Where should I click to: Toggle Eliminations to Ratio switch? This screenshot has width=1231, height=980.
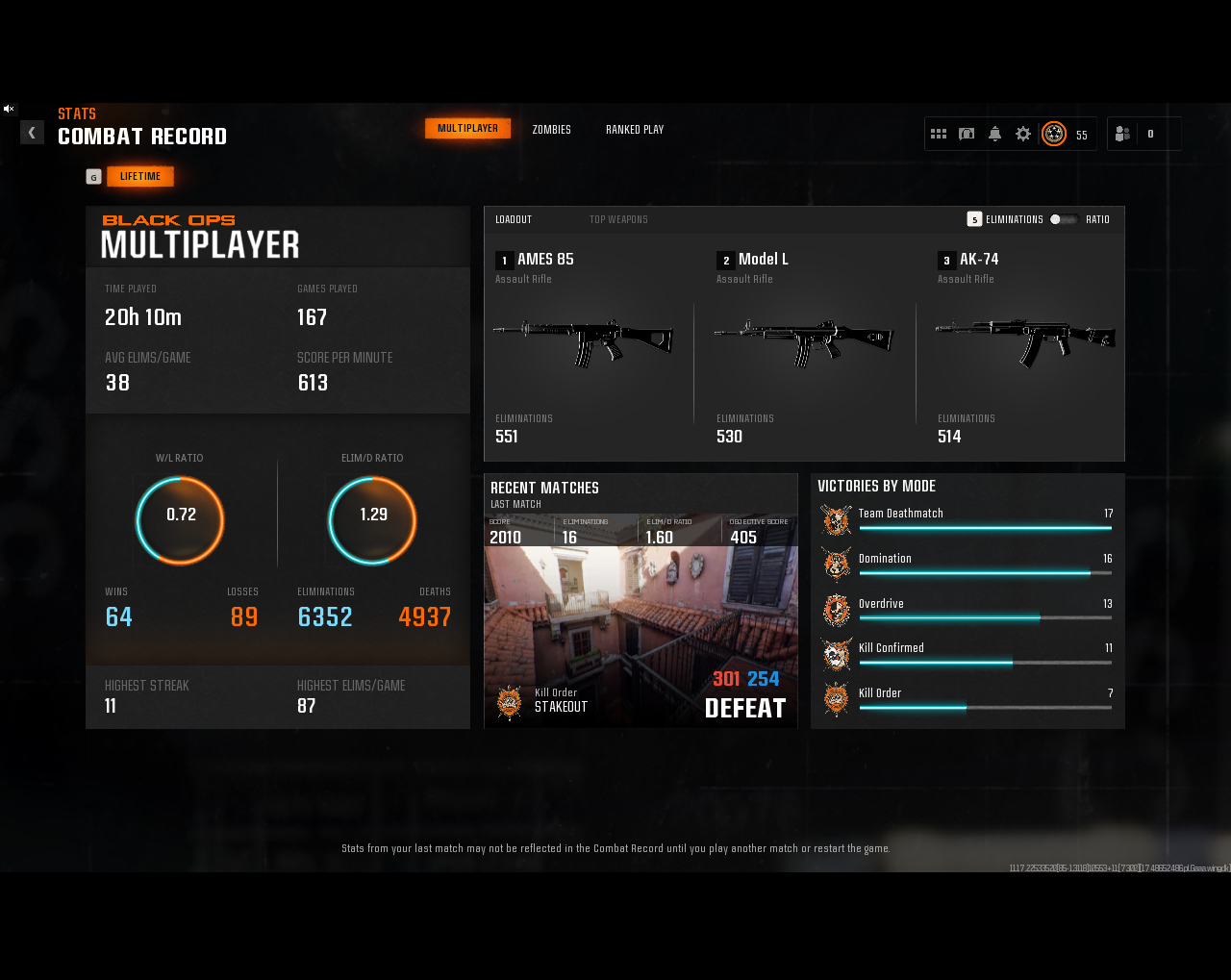tap(1063, 220)
